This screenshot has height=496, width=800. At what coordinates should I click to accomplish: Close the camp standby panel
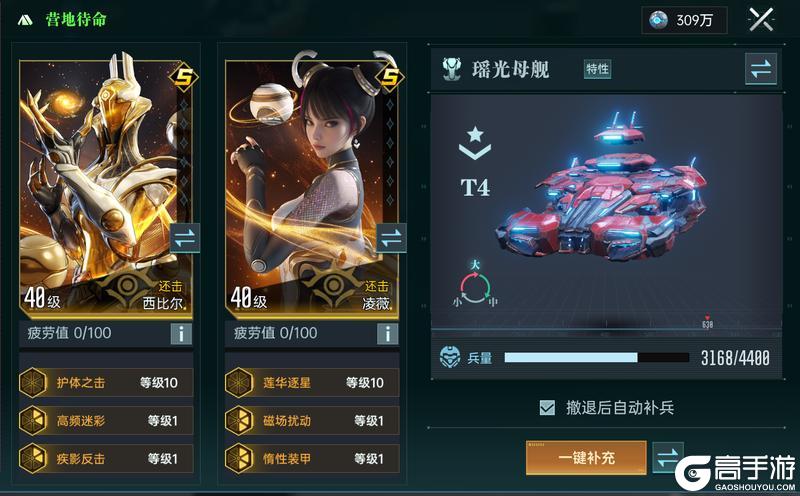click(x=762, y=20)
